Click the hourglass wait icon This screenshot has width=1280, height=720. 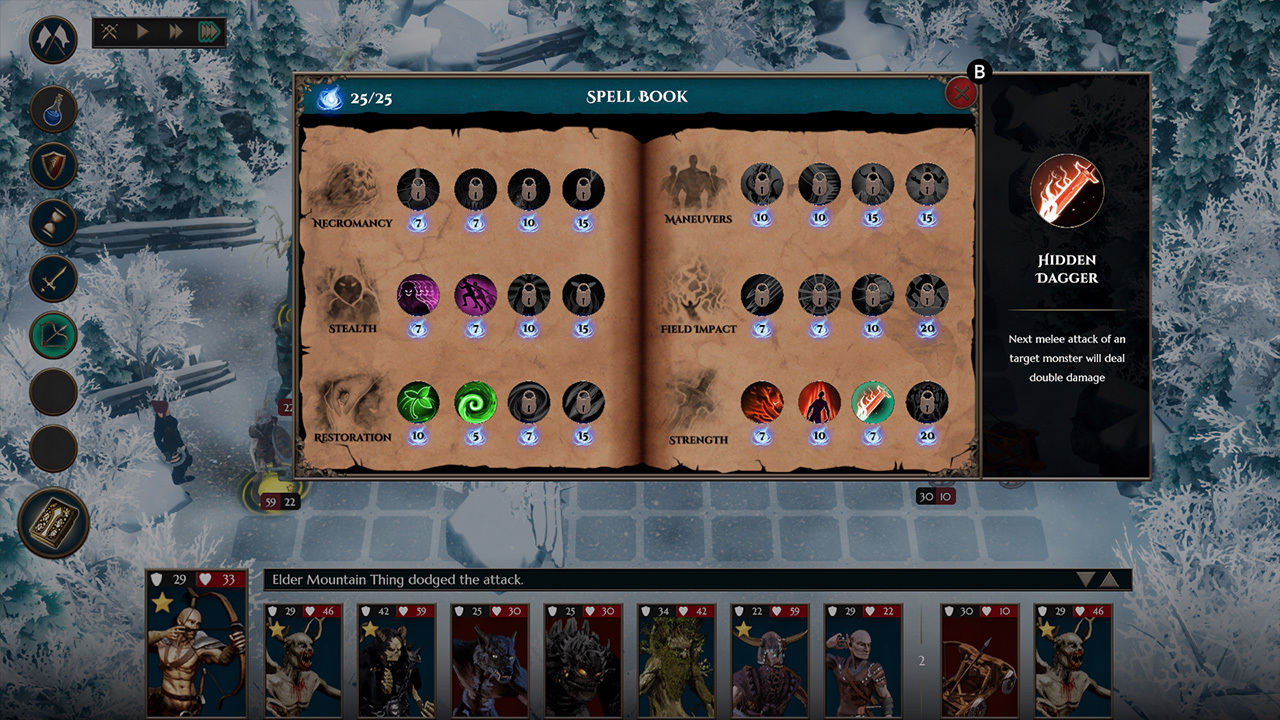(53, 222)
